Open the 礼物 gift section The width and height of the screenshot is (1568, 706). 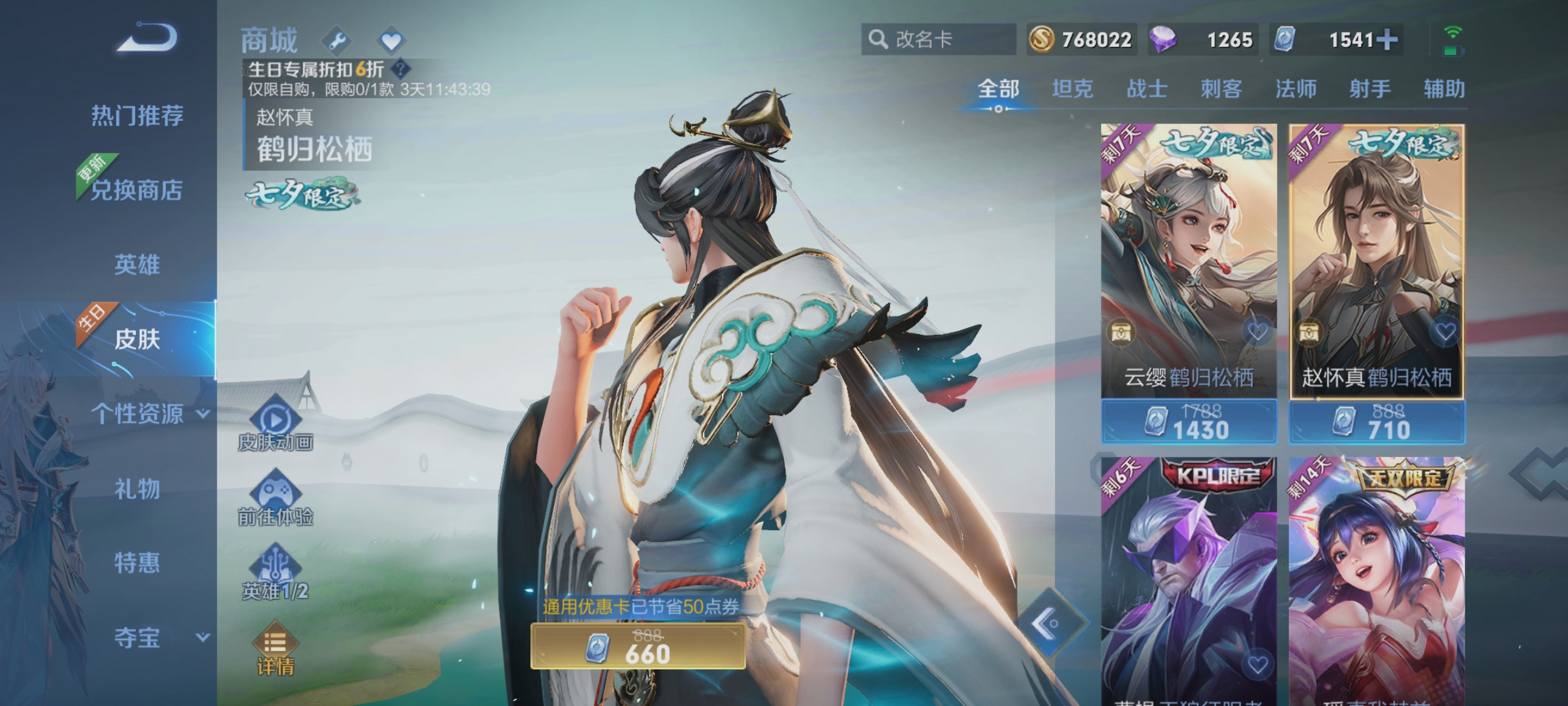click(137, 489)
